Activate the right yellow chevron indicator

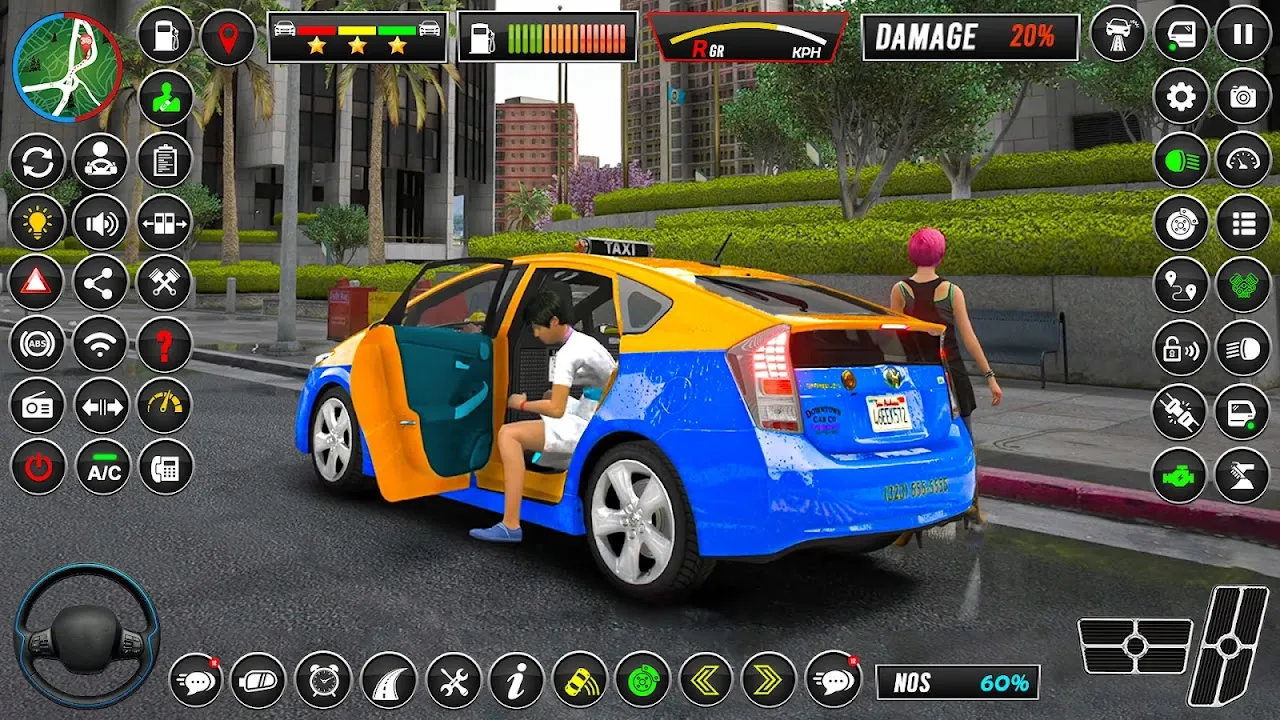(x=768, y=681)
